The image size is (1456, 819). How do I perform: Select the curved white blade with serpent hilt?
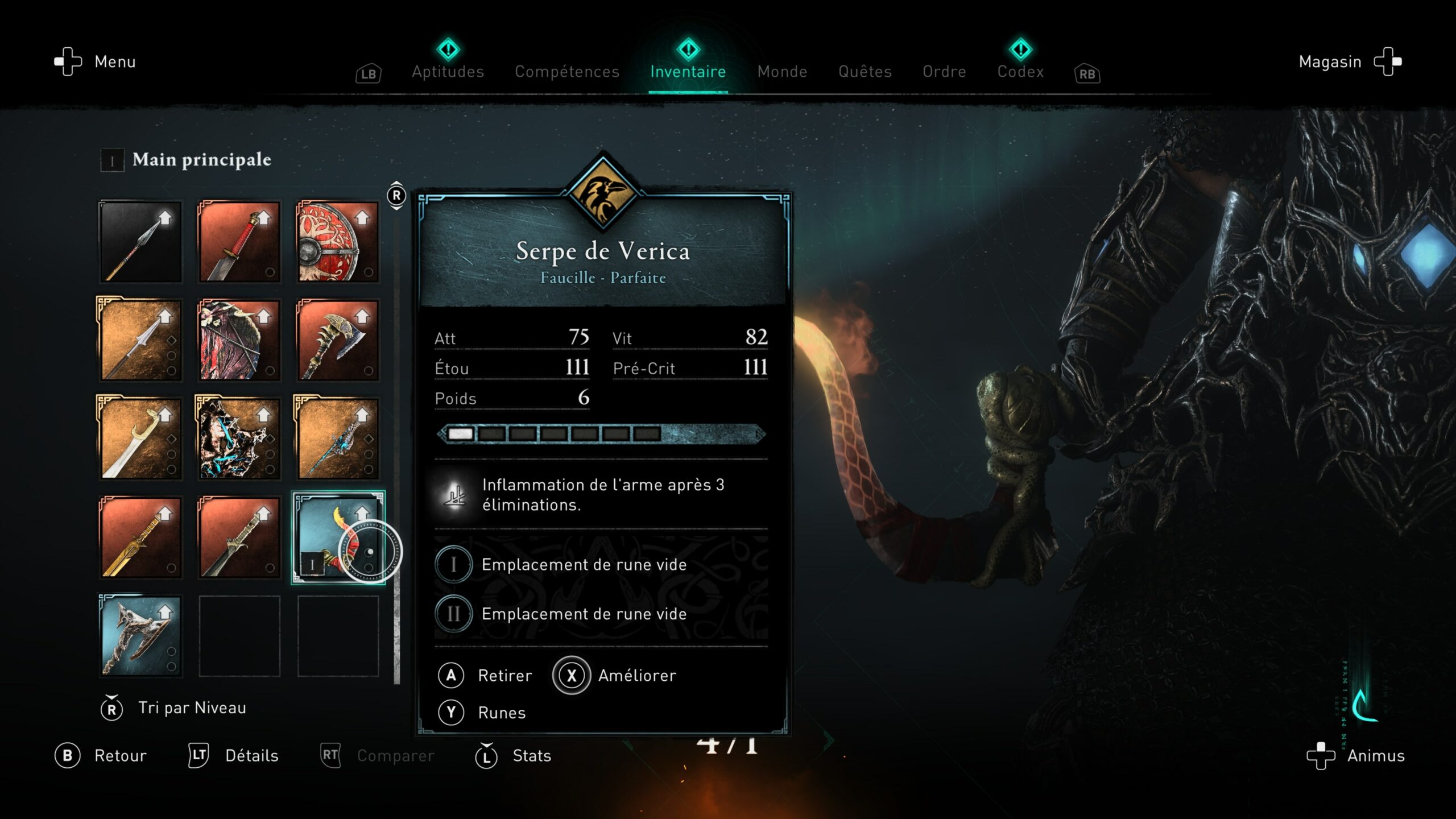pos(140,439)
